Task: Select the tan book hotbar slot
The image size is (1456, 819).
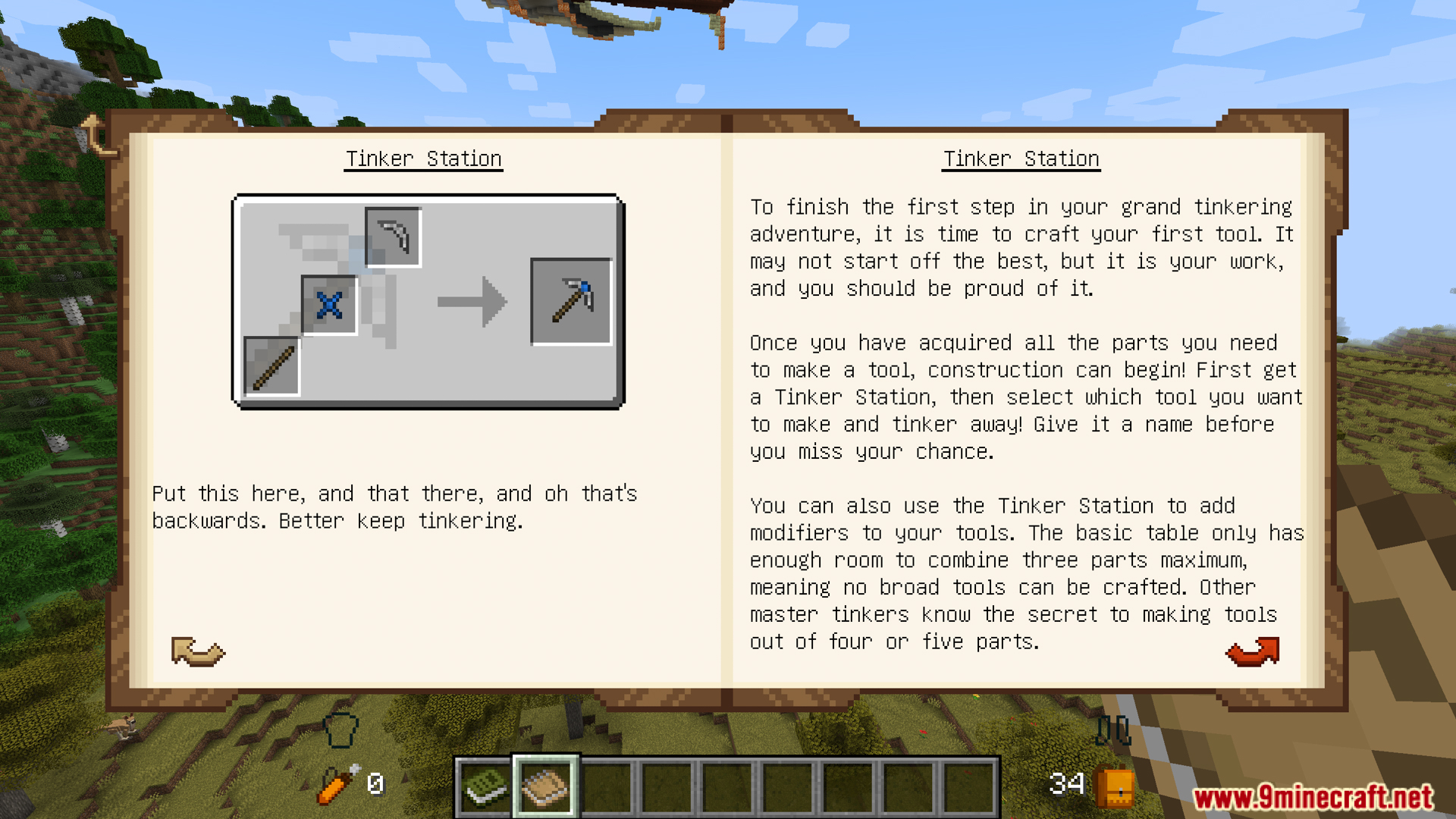Action: [545, 787]
